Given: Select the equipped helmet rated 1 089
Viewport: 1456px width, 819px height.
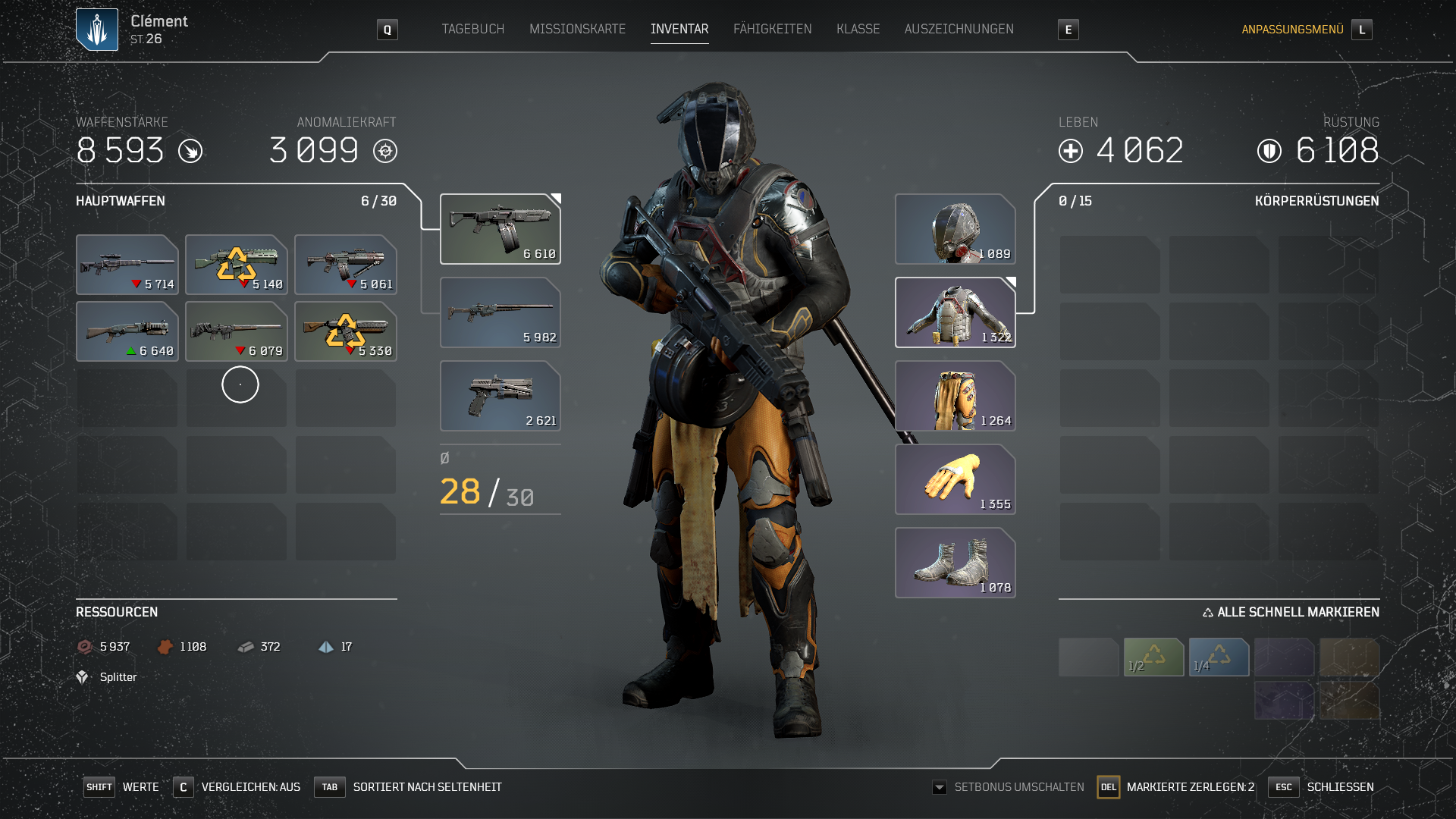Looking at the screenshot, I should (955, 229).
